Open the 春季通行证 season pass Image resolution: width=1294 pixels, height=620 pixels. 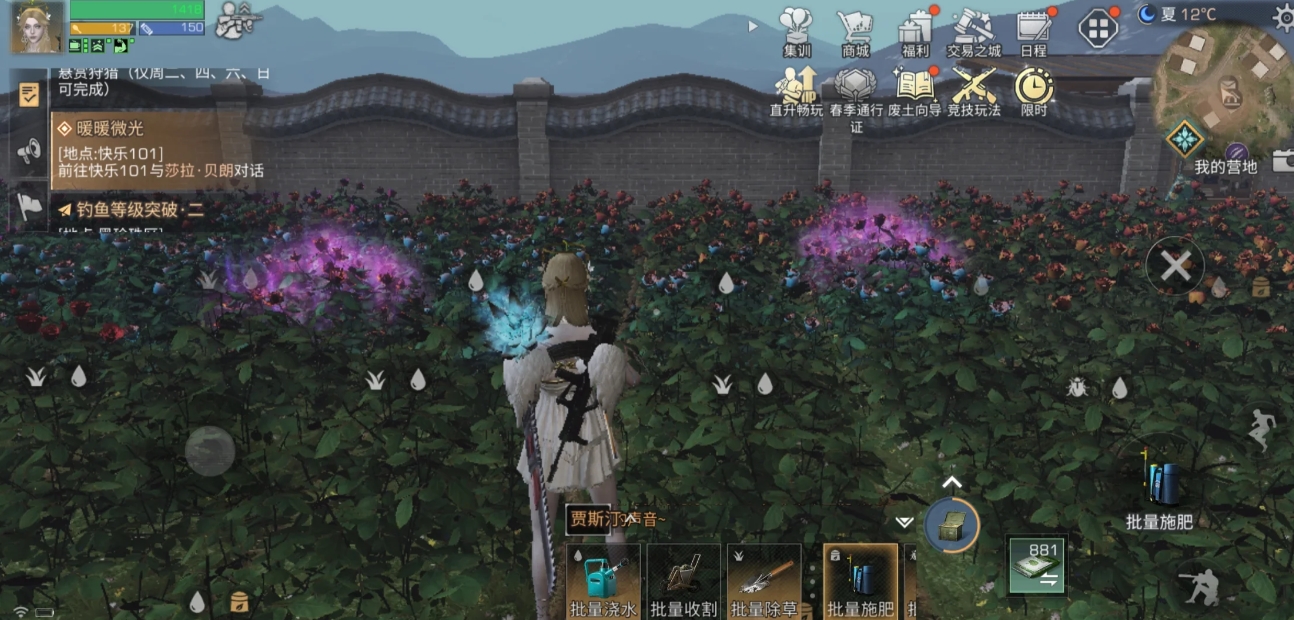[855, 88]
